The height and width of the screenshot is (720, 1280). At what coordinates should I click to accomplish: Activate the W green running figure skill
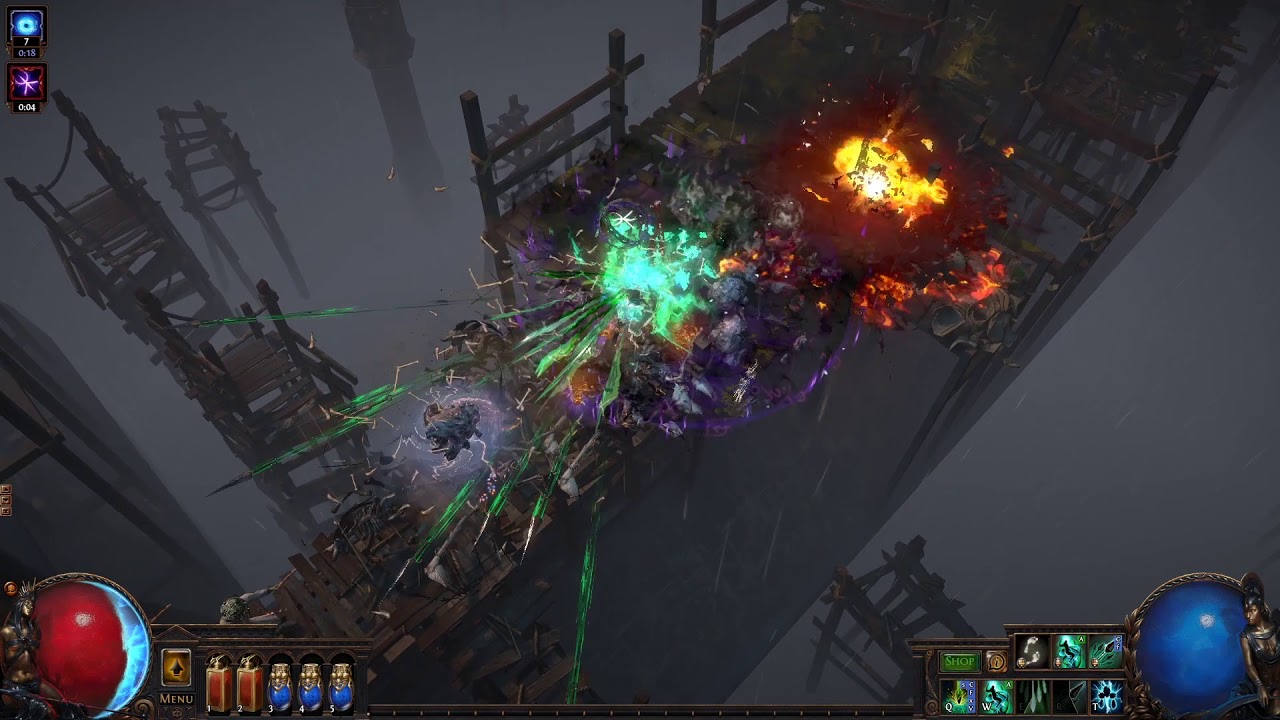click(x=996, y=696)
